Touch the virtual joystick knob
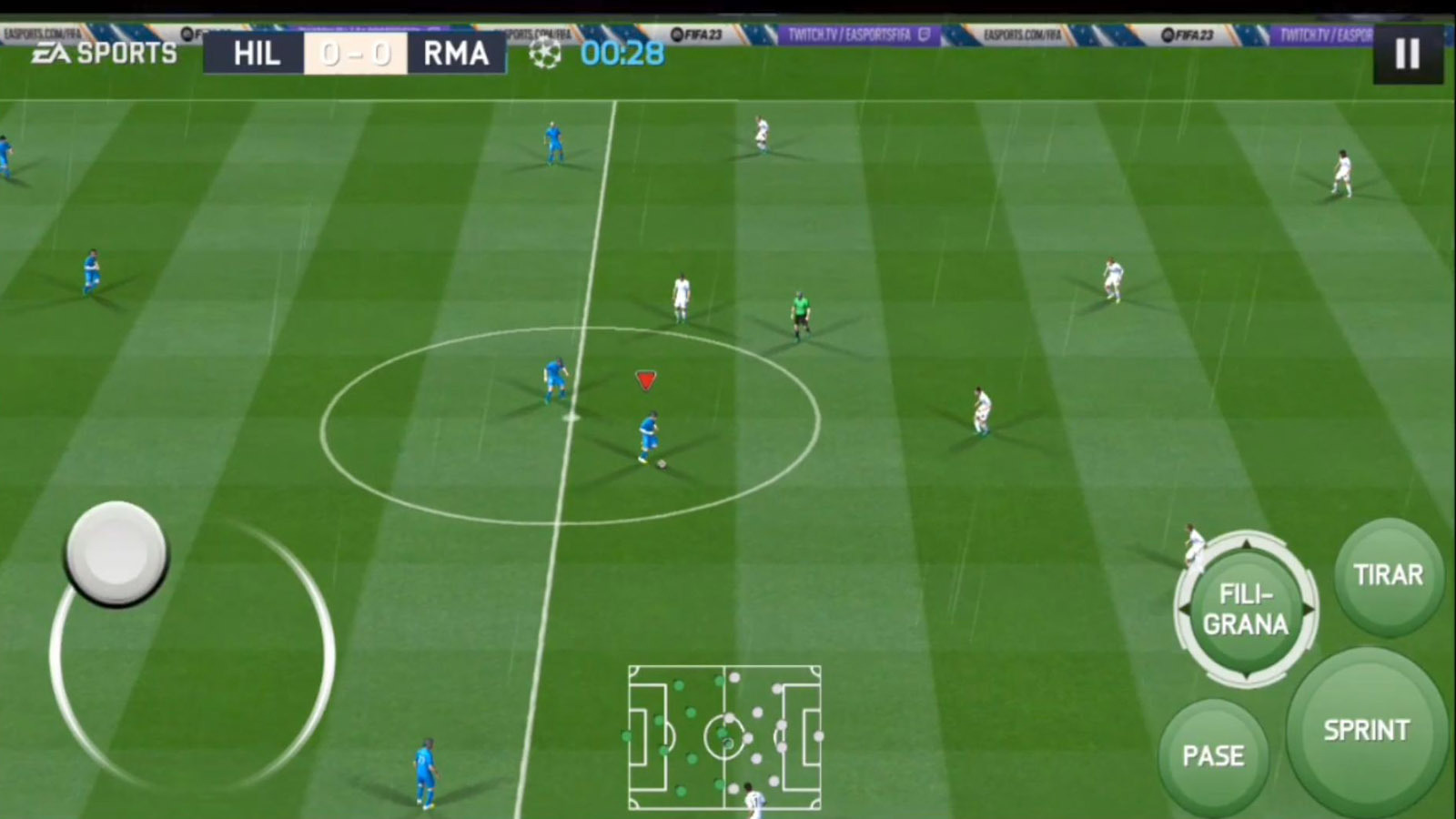 pos(116,551)
